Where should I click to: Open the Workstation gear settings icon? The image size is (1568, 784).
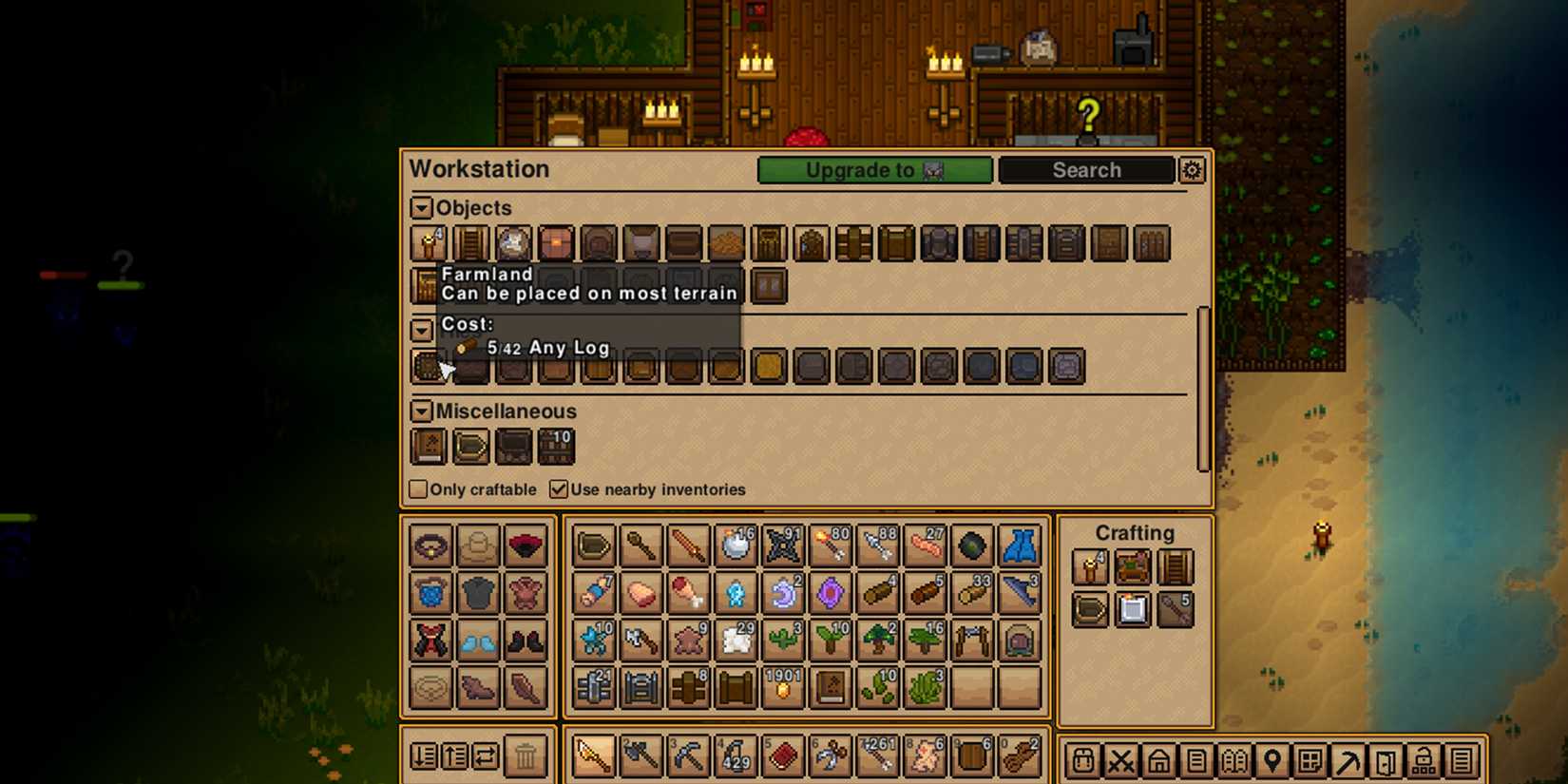(x=1193, y=170)
